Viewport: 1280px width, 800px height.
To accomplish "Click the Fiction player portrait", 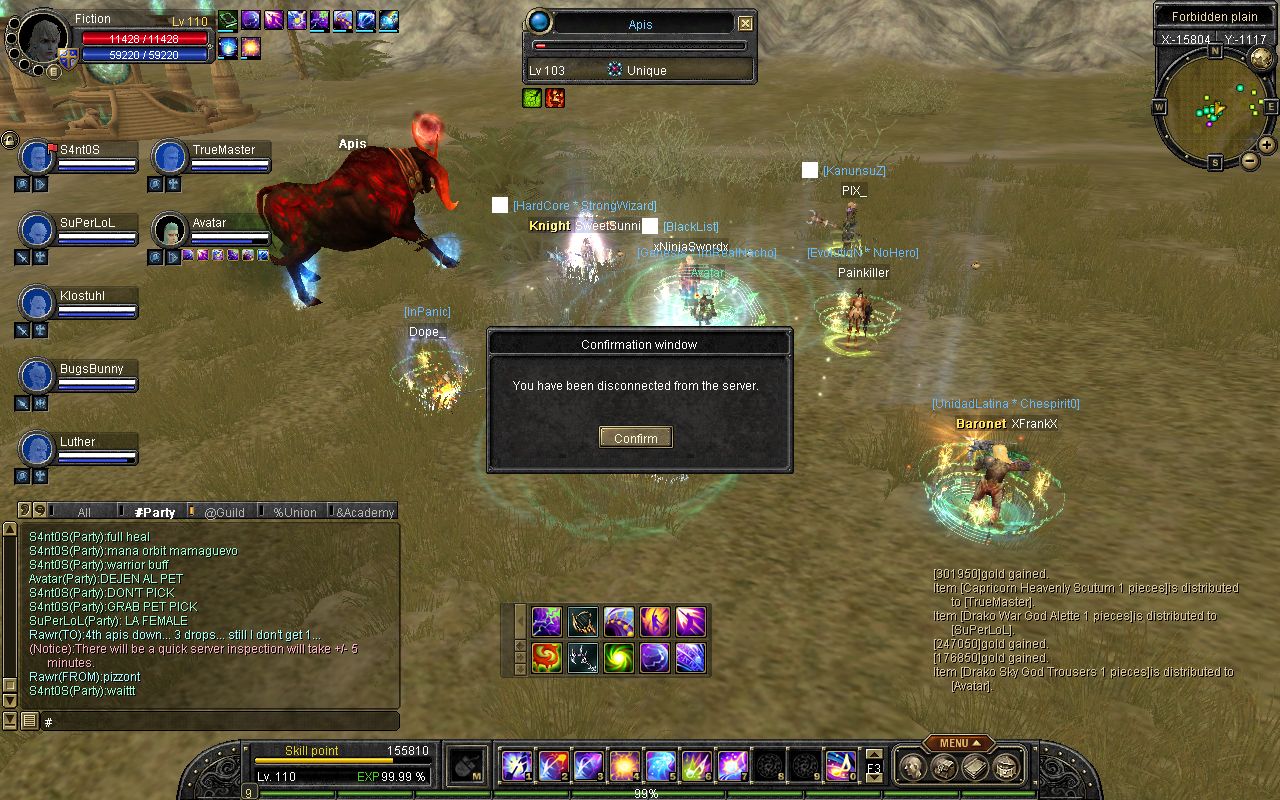I will pyautogui.click(x=42, y=40).
